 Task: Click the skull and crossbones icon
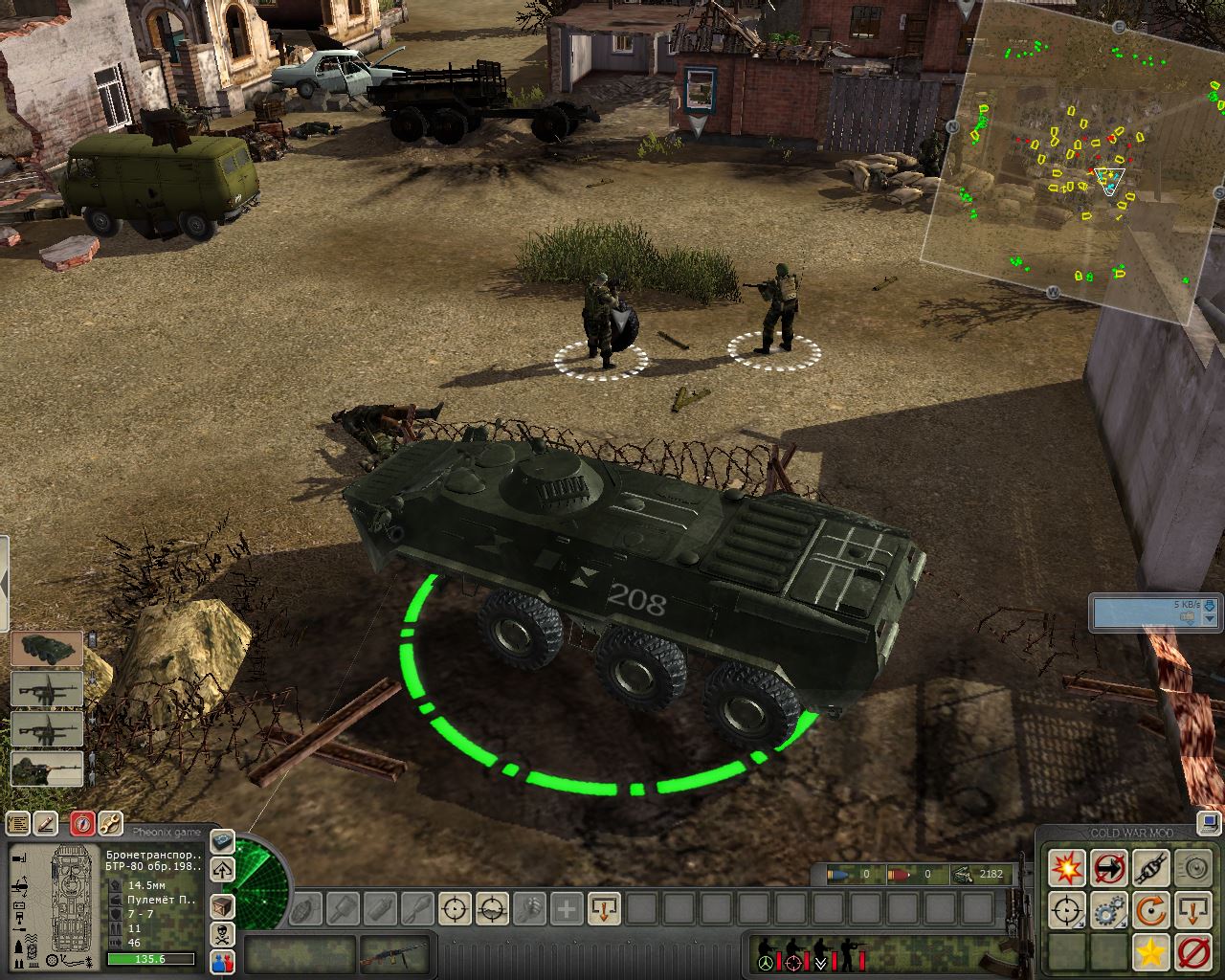point(222,933)
